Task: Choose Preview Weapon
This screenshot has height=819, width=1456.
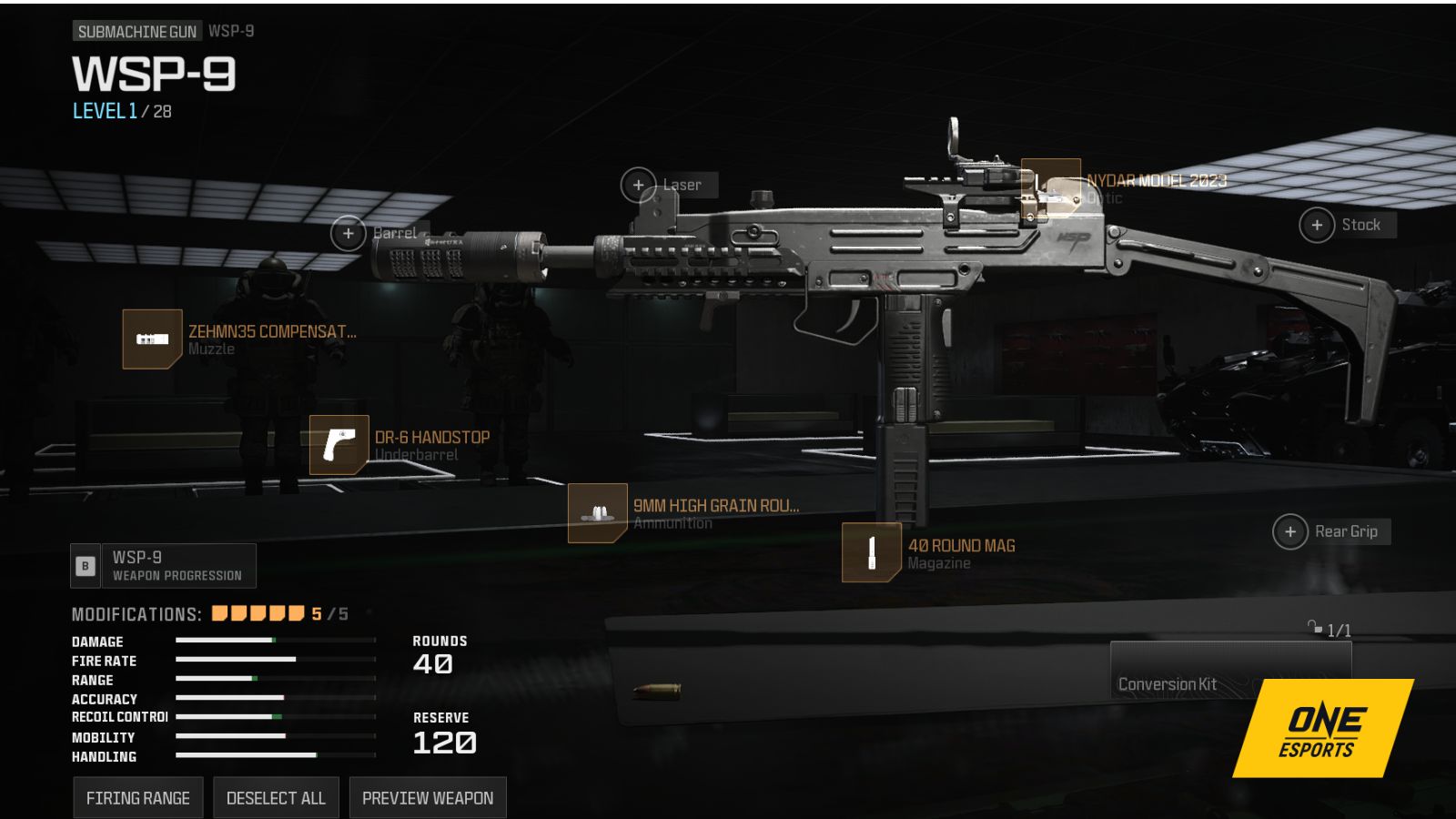Action: pos(428,798)
